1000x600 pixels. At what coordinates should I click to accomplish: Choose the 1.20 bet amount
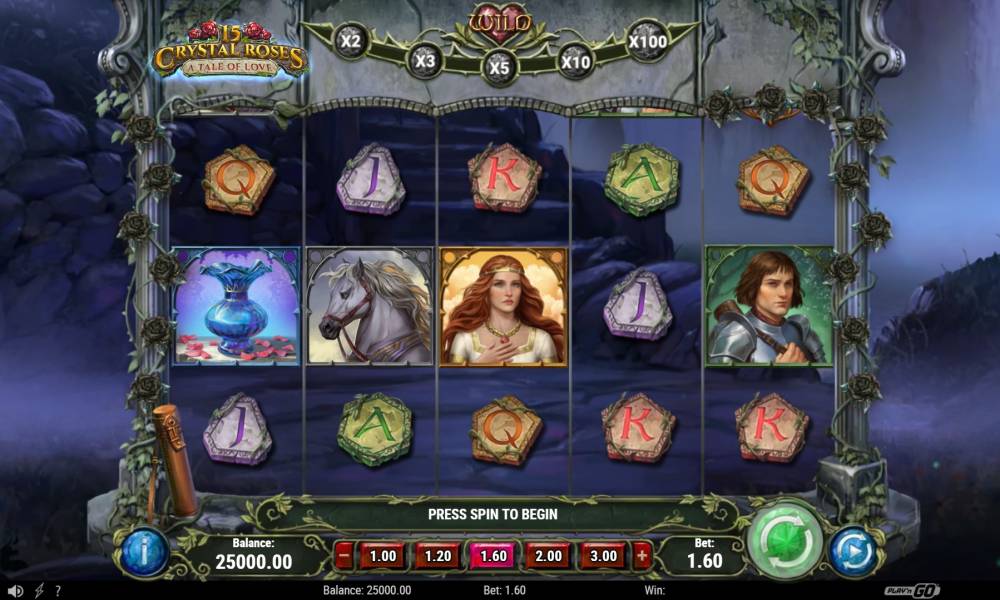[437, 556]
